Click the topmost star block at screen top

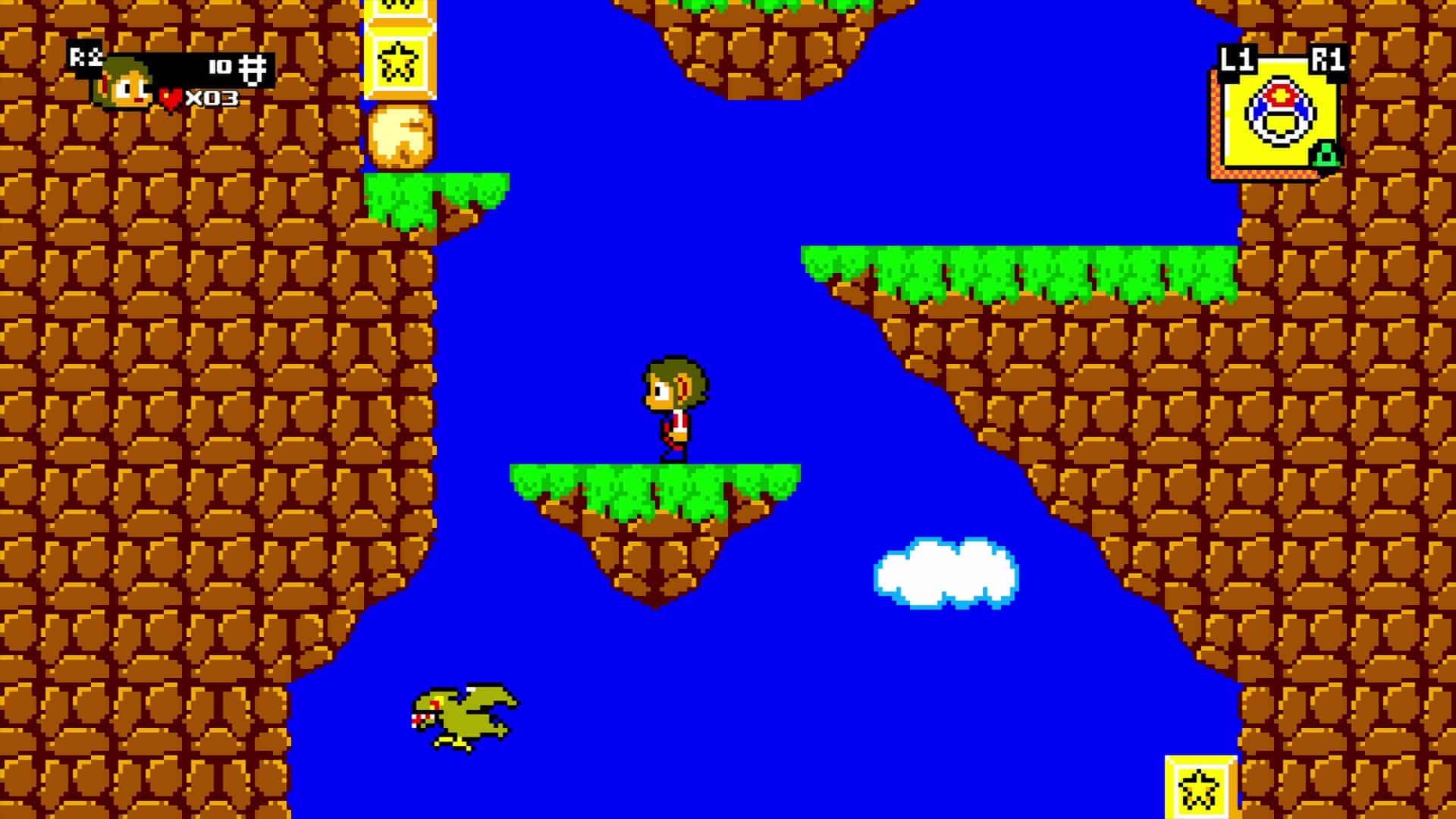click(x=400, y=8)
